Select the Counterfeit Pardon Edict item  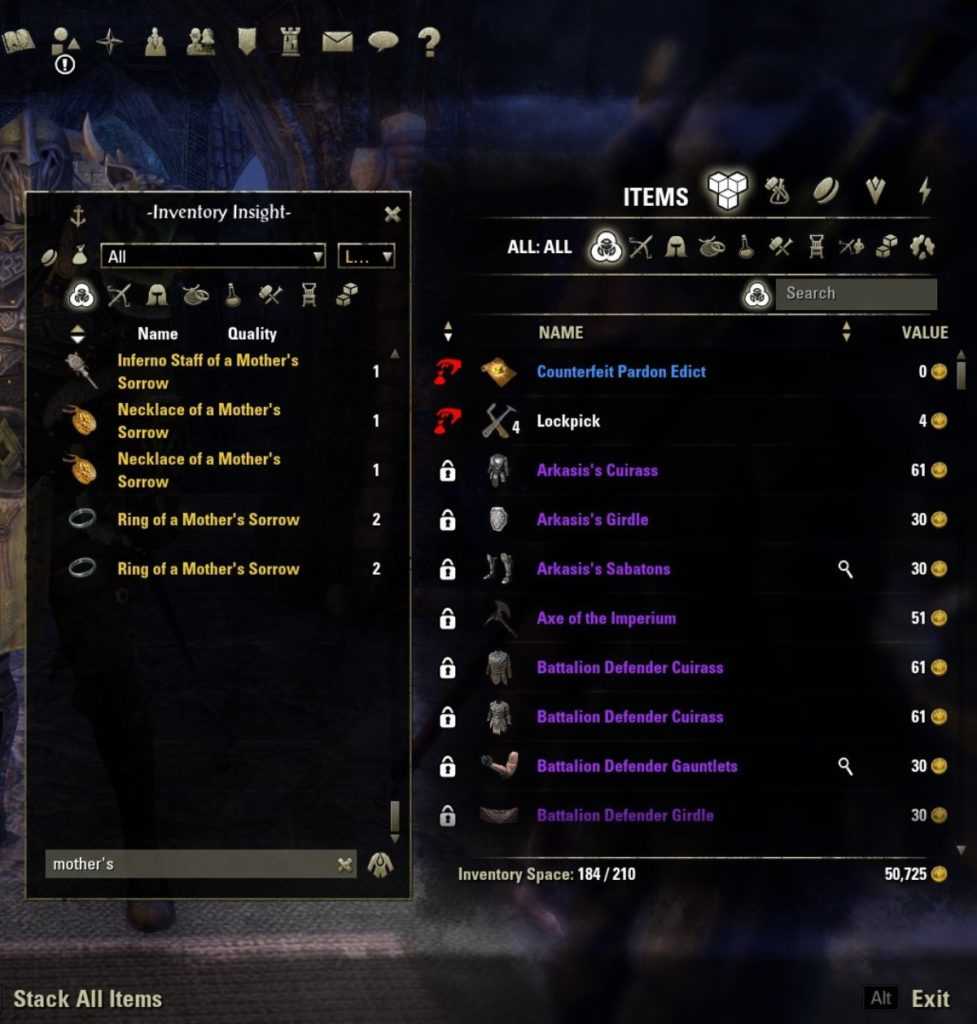[x=621, y=372]
